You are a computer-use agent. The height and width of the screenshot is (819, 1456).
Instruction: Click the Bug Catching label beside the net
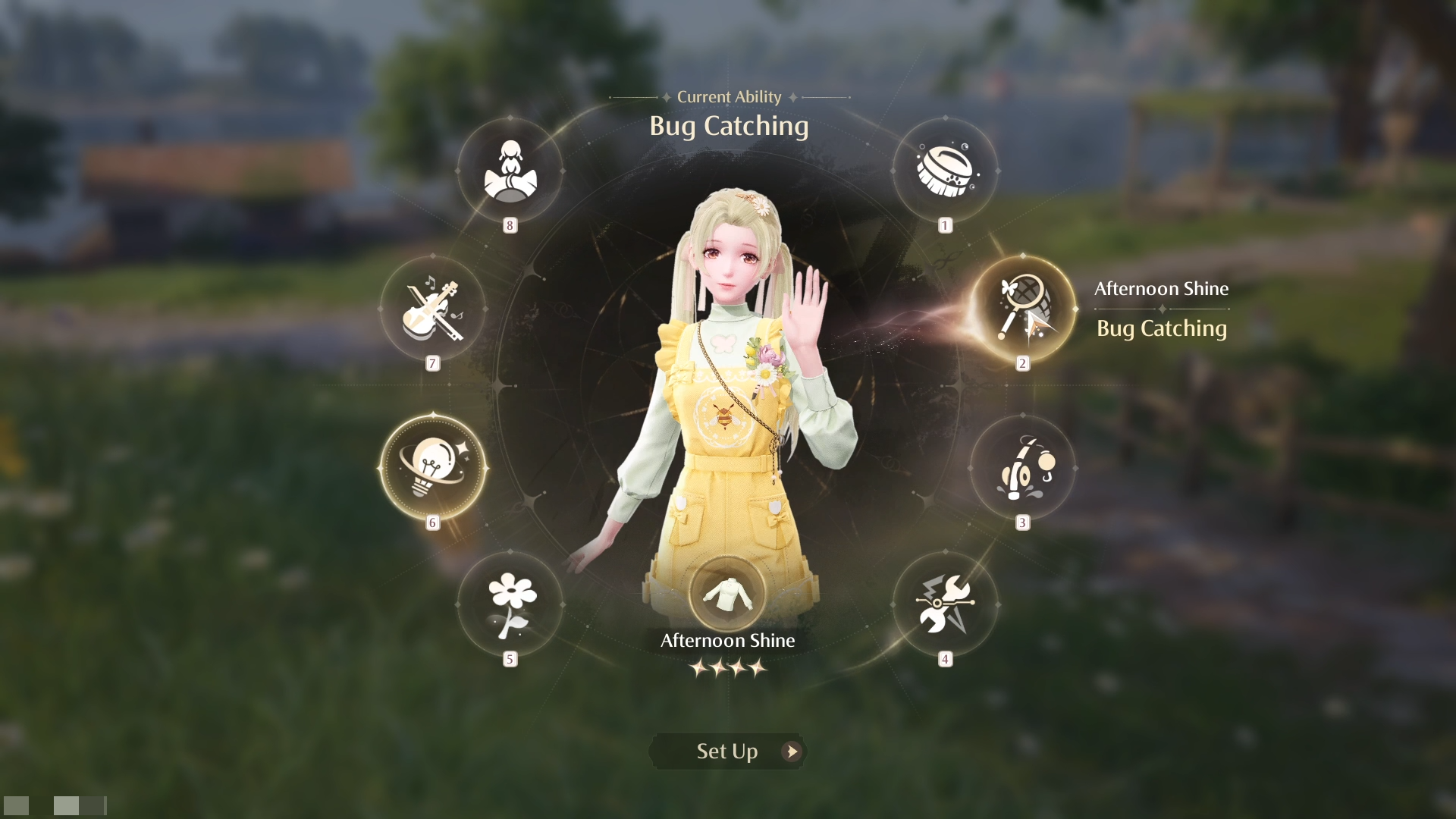[1162, 328]
